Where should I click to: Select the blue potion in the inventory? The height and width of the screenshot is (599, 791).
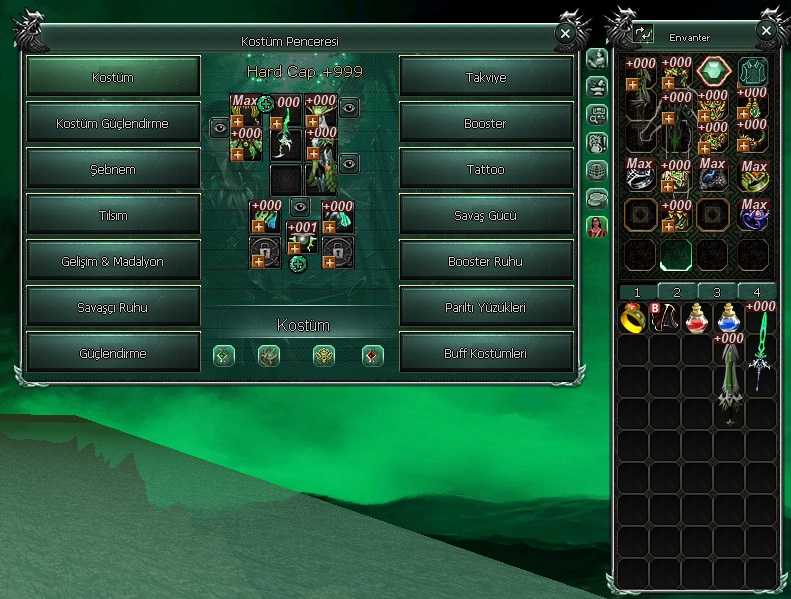[730, 318]
